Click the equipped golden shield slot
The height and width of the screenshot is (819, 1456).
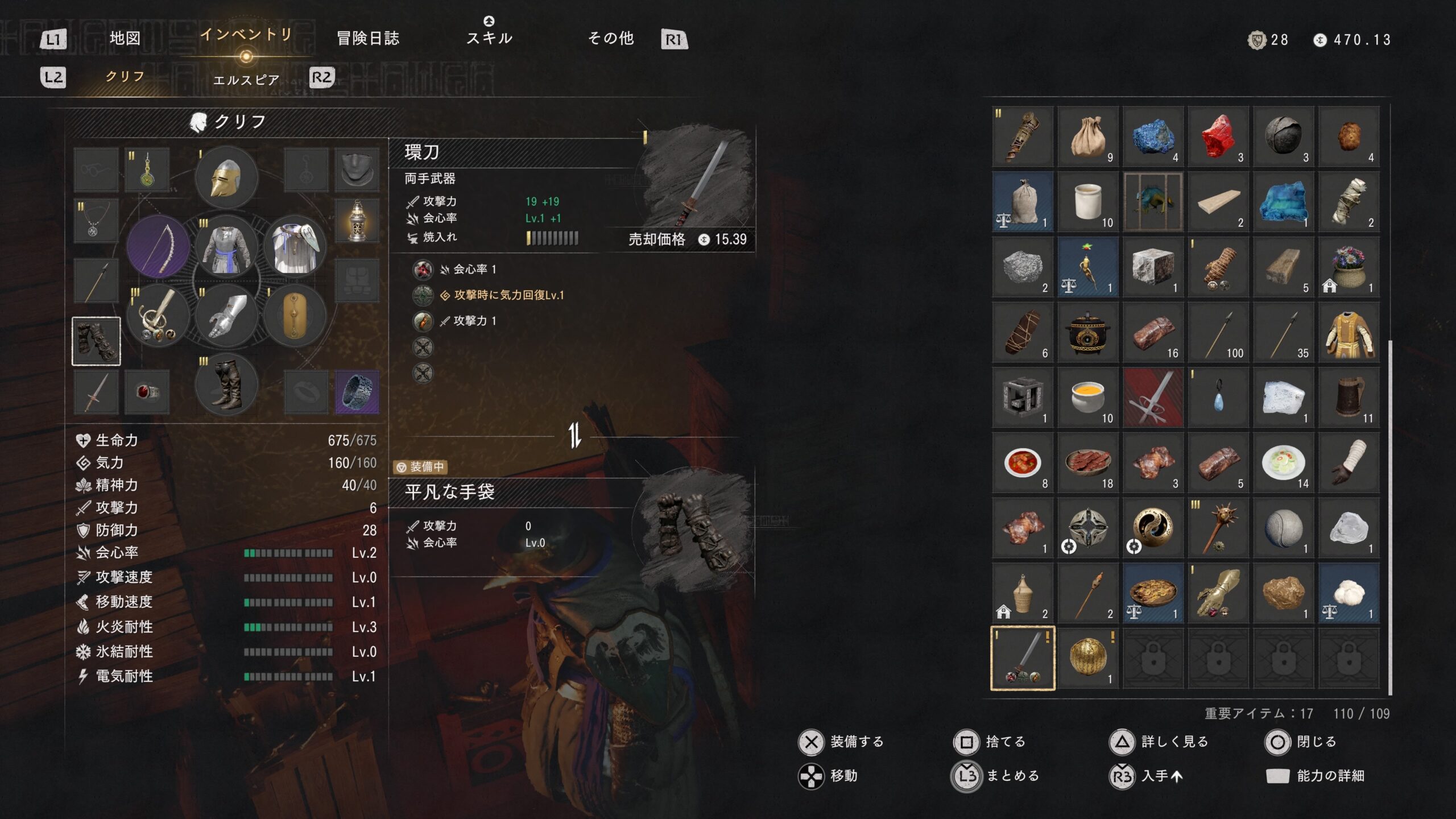295,315
